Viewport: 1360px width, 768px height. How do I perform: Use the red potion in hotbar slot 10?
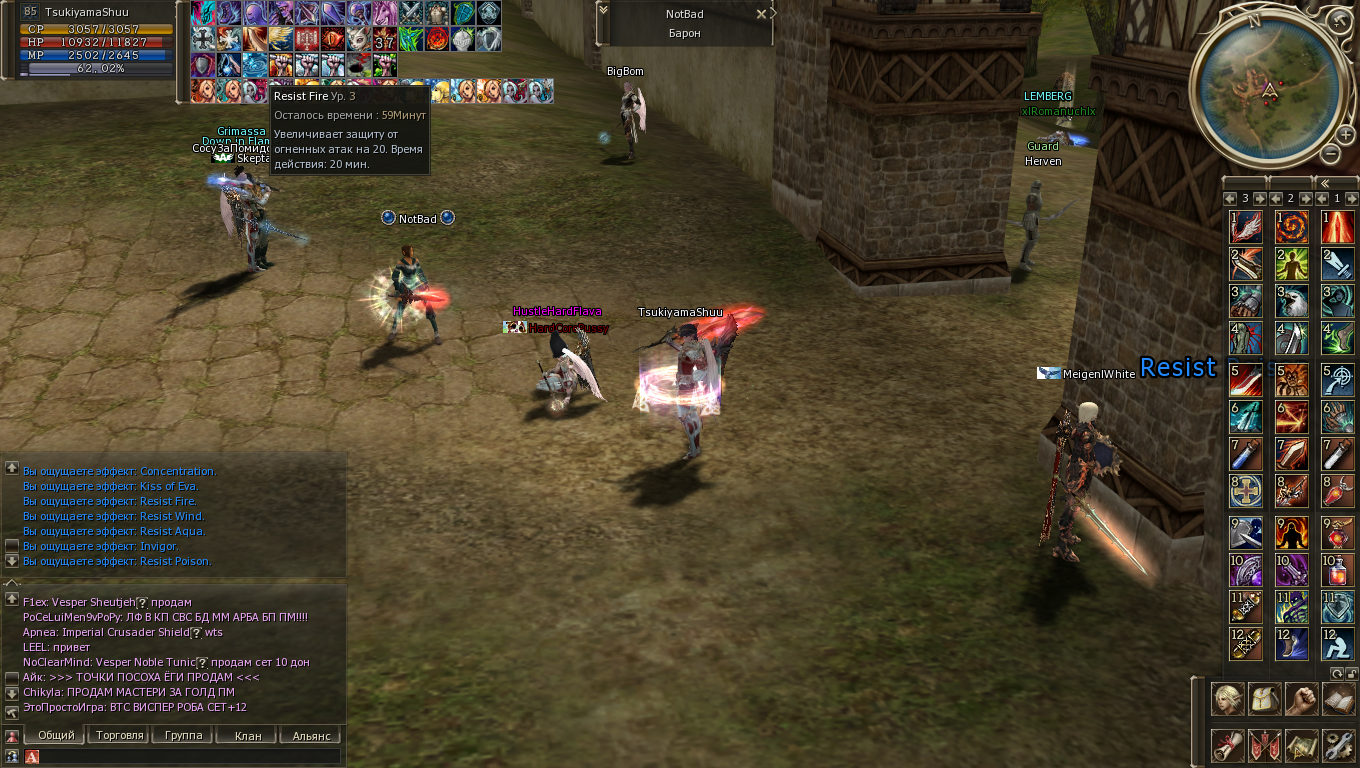pos(1338,570)
